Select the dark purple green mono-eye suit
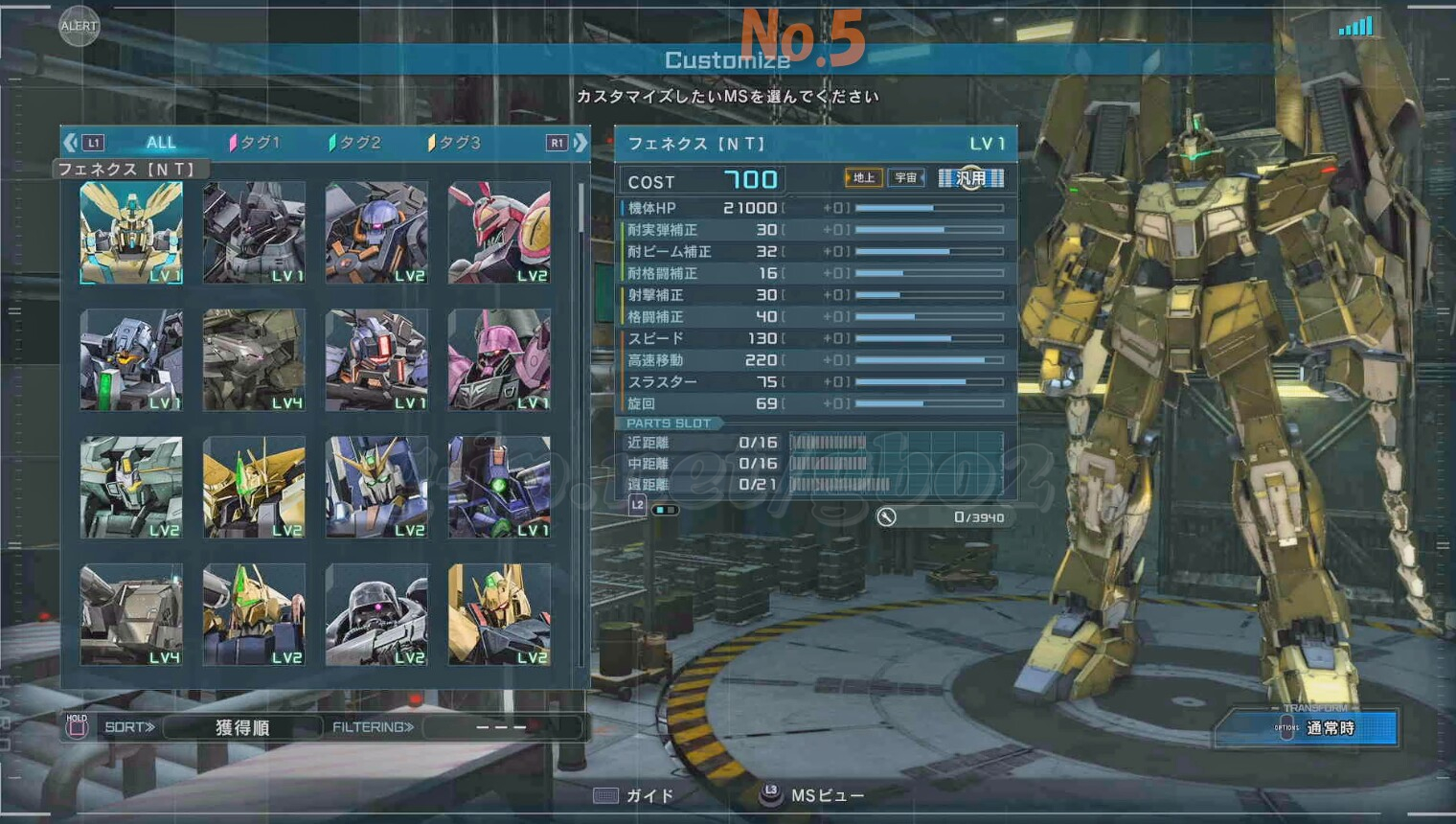Image resolution: width=1456 pixels, height=824 pixels. [x=499, y=488]
